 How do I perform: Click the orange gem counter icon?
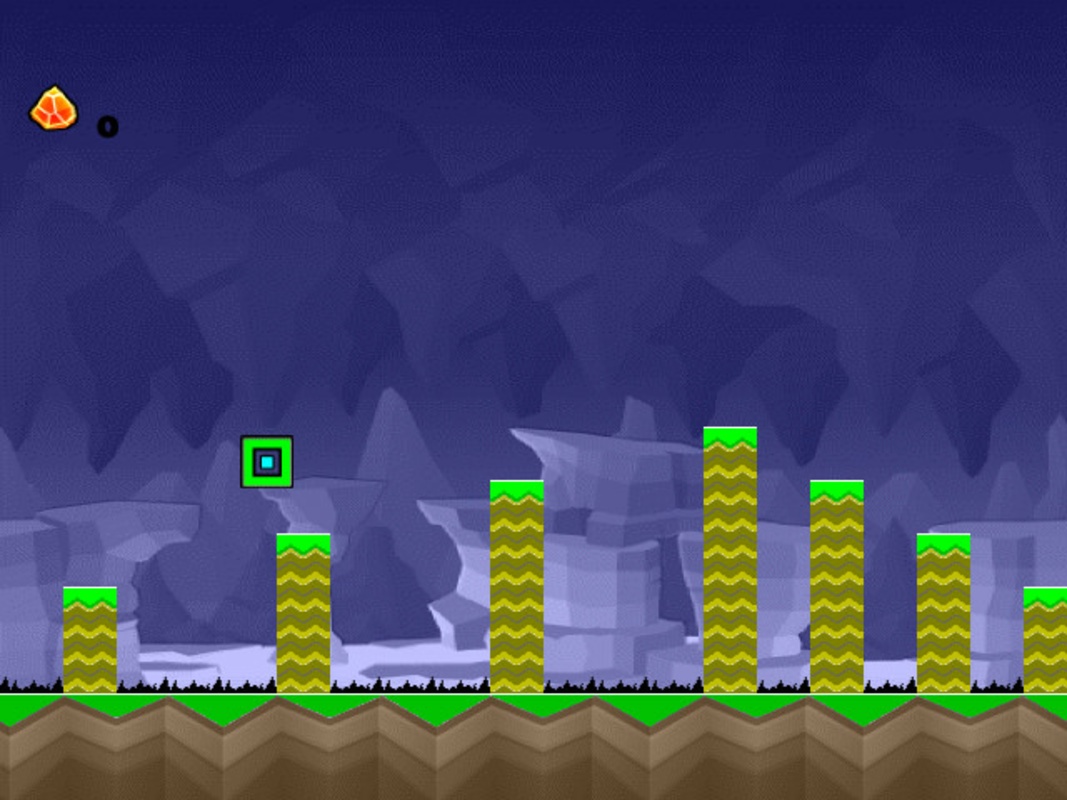coord(53,109)
